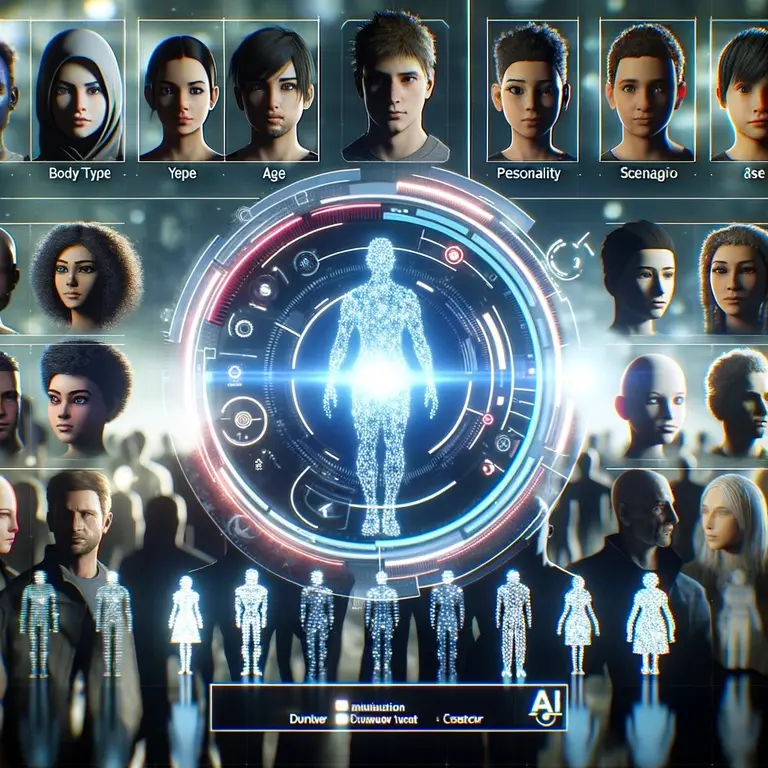Toggle the top checkbox in bottom bar

pos(340,704)
